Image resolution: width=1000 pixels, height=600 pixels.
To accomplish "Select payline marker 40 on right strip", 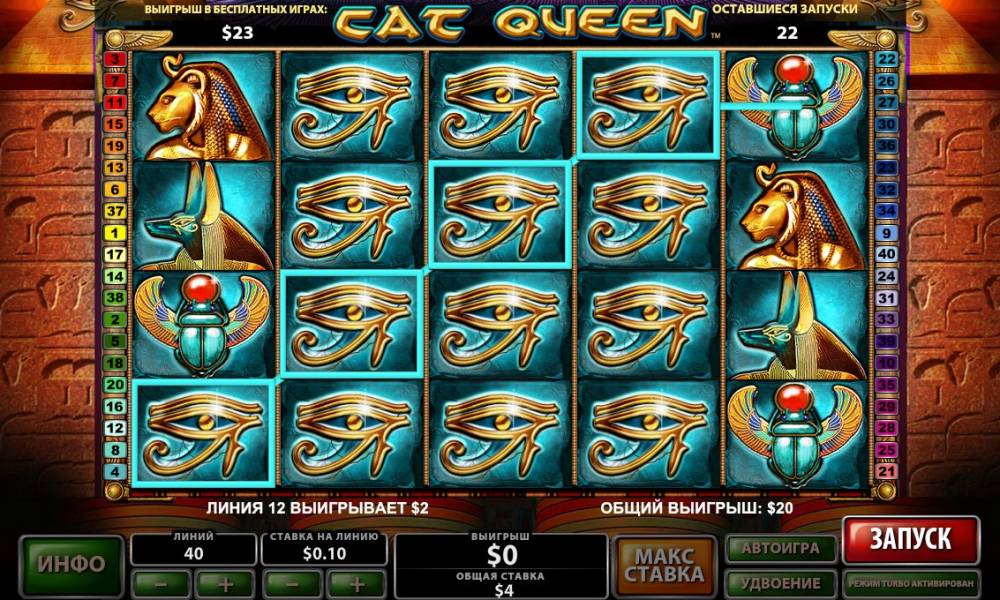I will [x=886, y=254].
